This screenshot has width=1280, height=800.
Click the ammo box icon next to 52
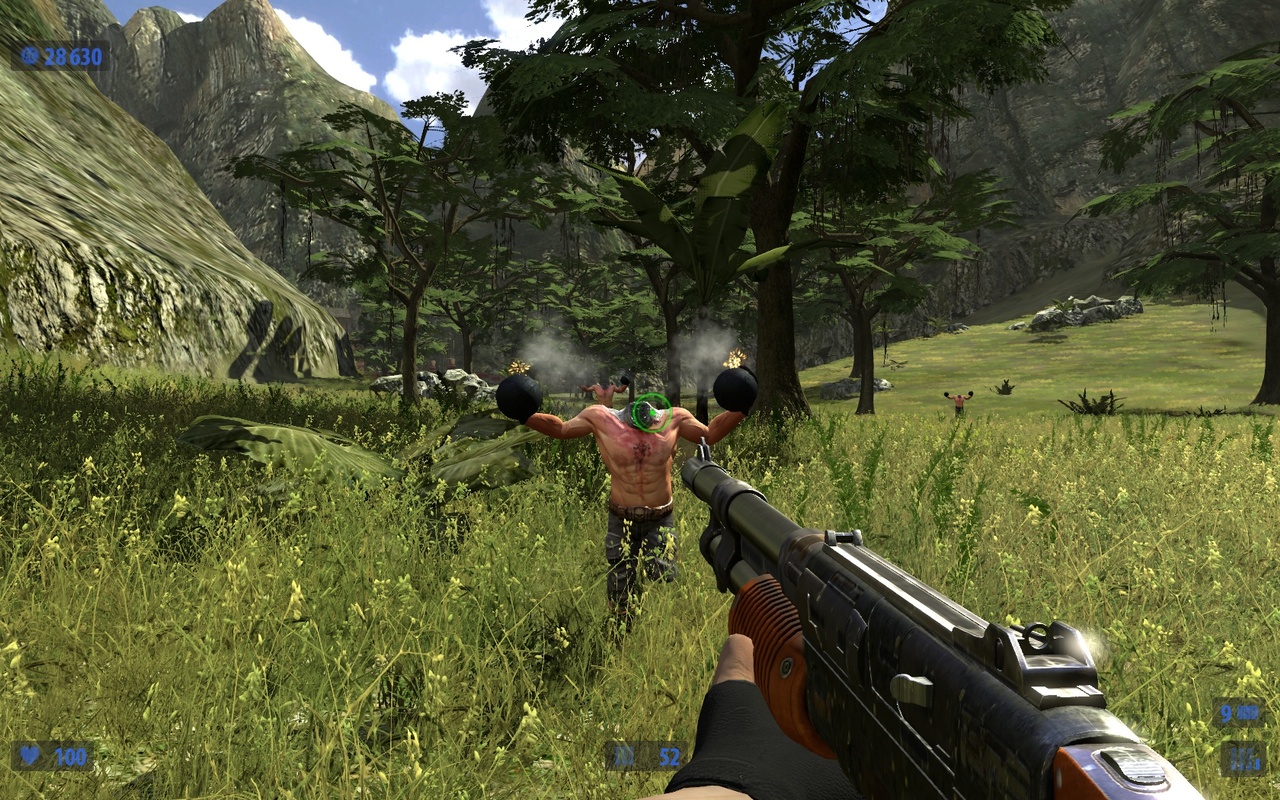(623, 756)
